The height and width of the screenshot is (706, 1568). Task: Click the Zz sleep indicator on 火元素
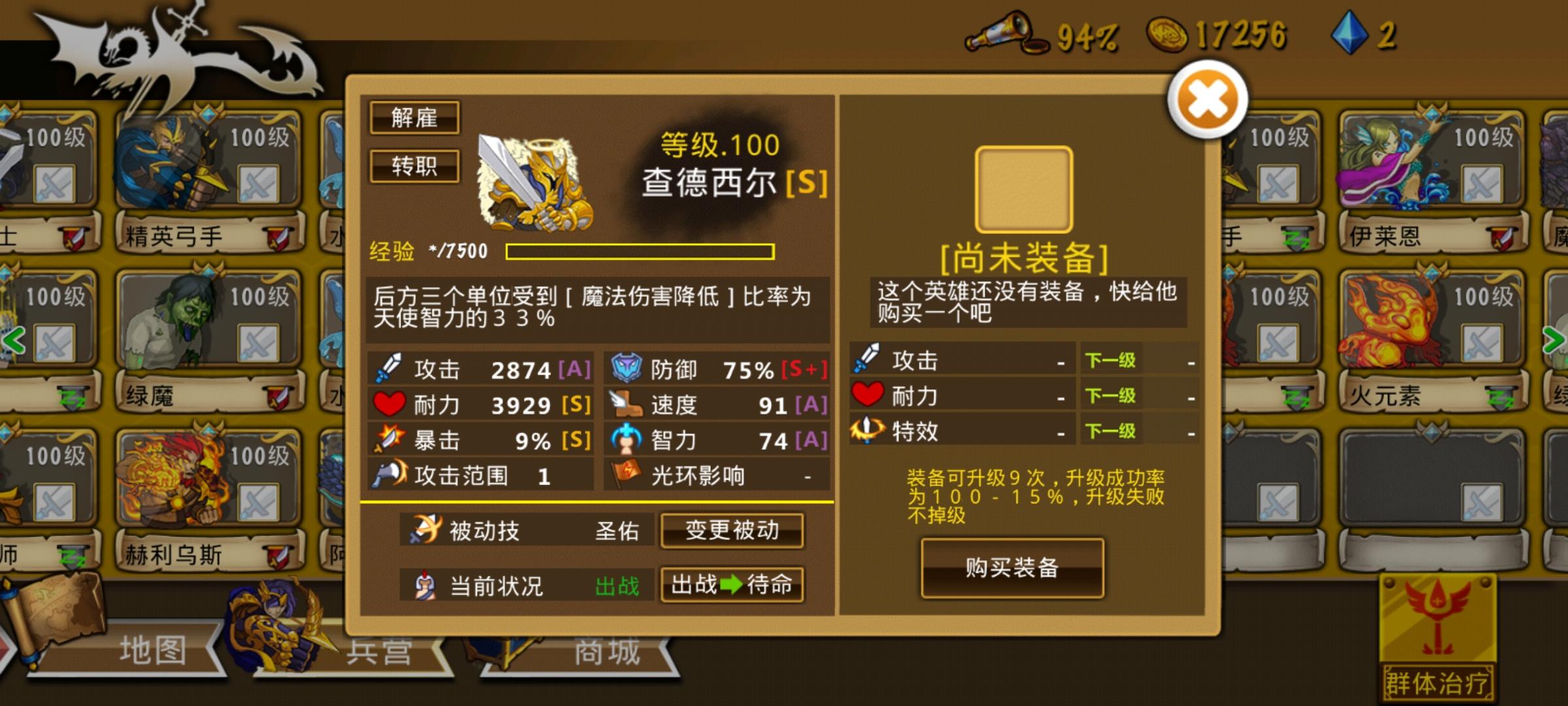click(1498, 397)
